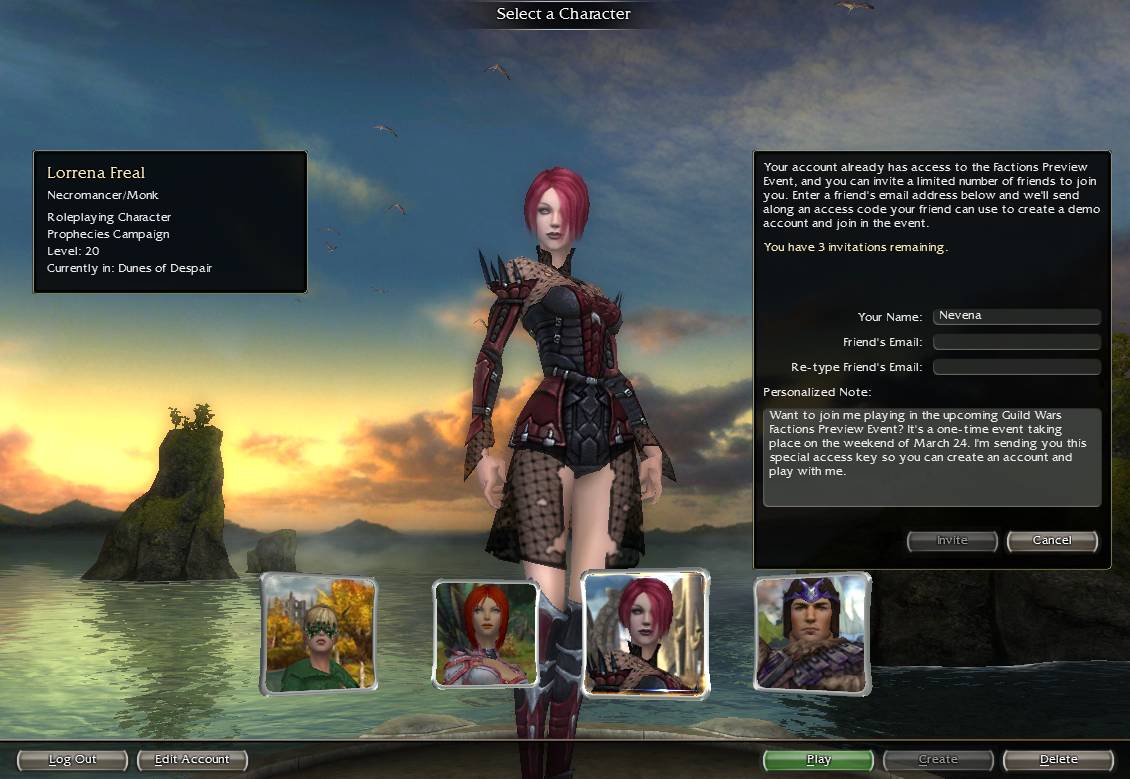Click the Invite button
Image resolution: width=1130 pixels, height=779 pixels.
click(x=952, y=541)
